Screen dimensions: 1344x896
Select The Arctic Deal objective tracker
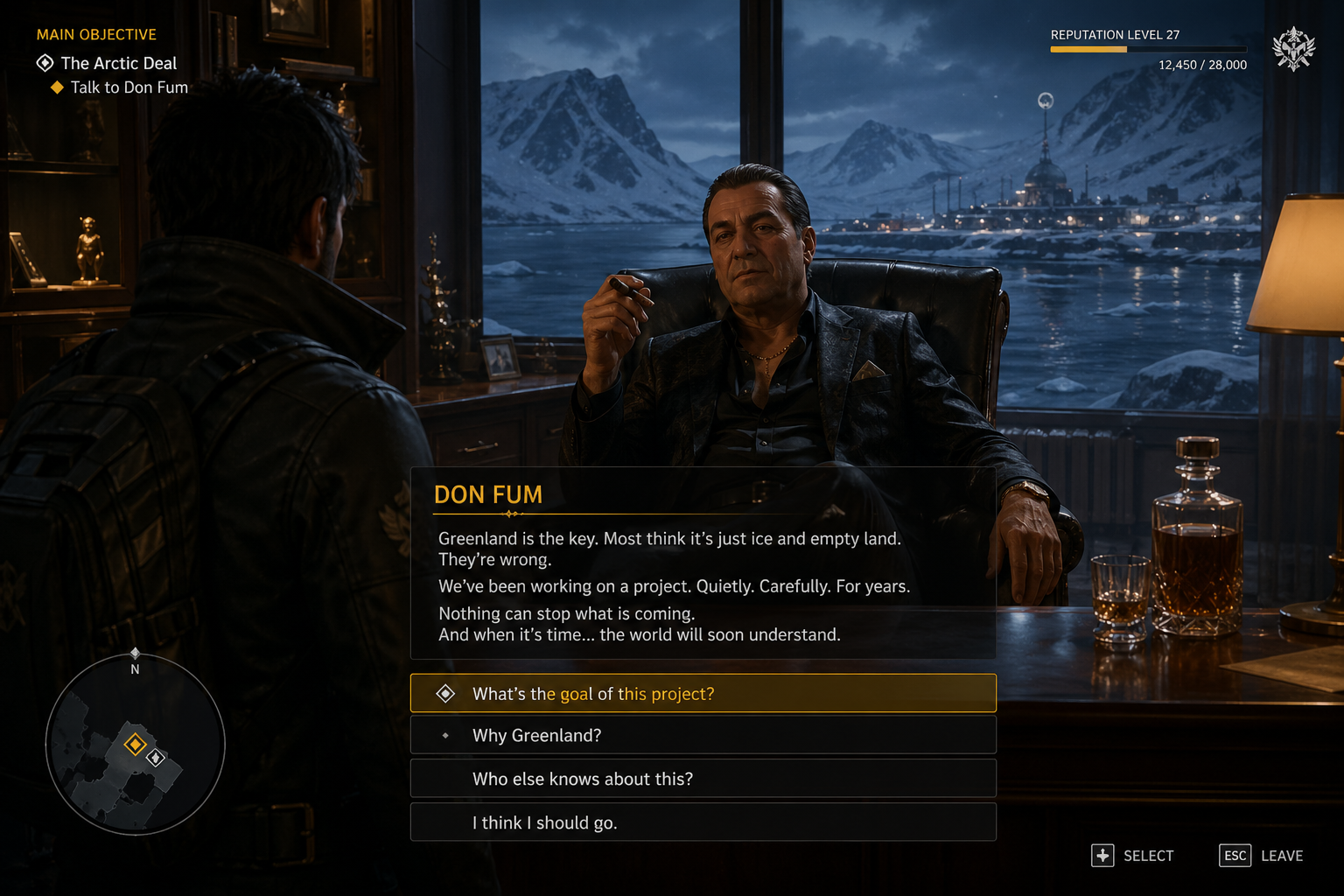pos(118,63)
